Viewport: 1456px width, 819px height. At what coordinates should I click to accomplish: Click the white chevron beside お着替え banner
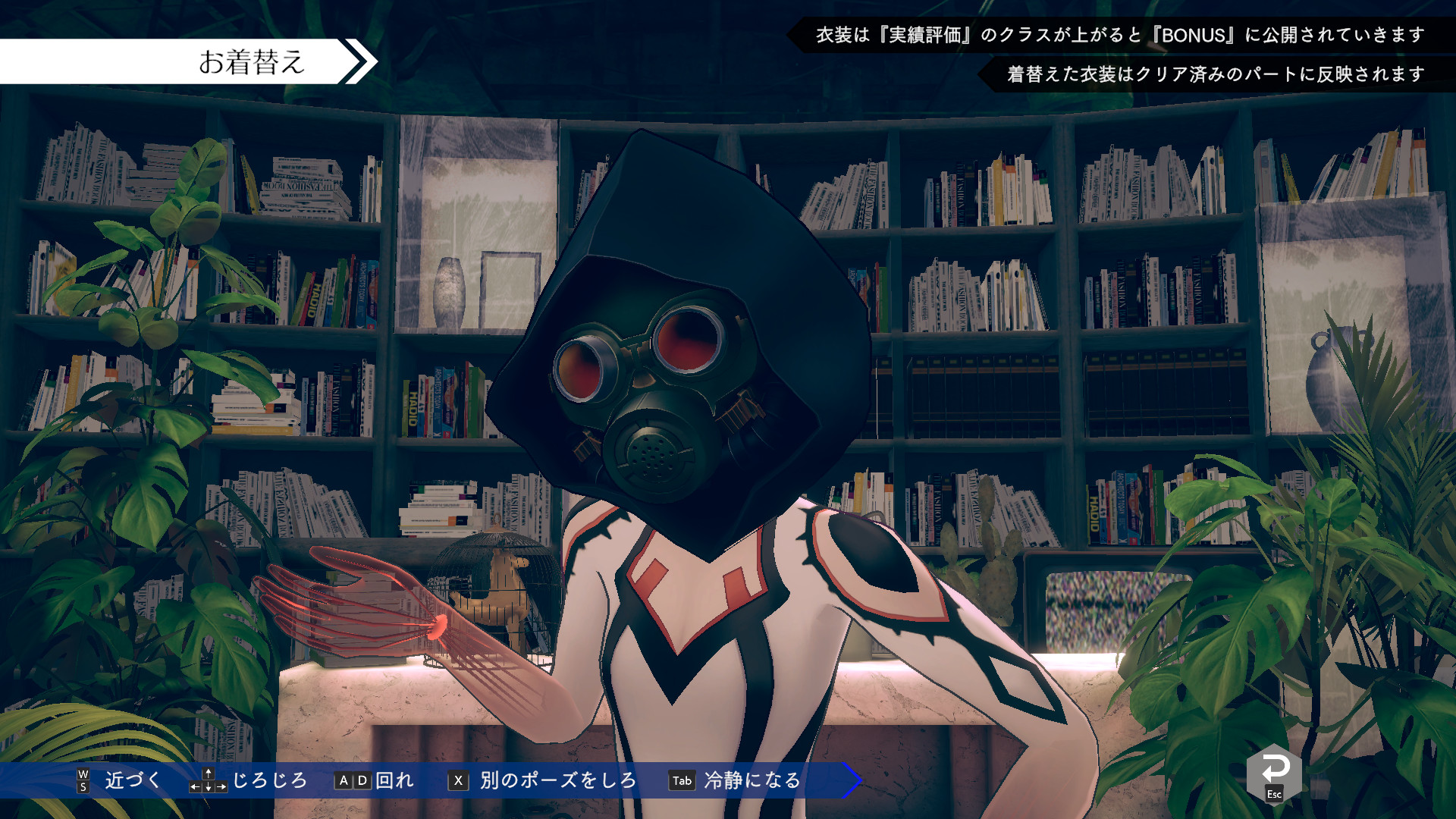coord(357,61)
